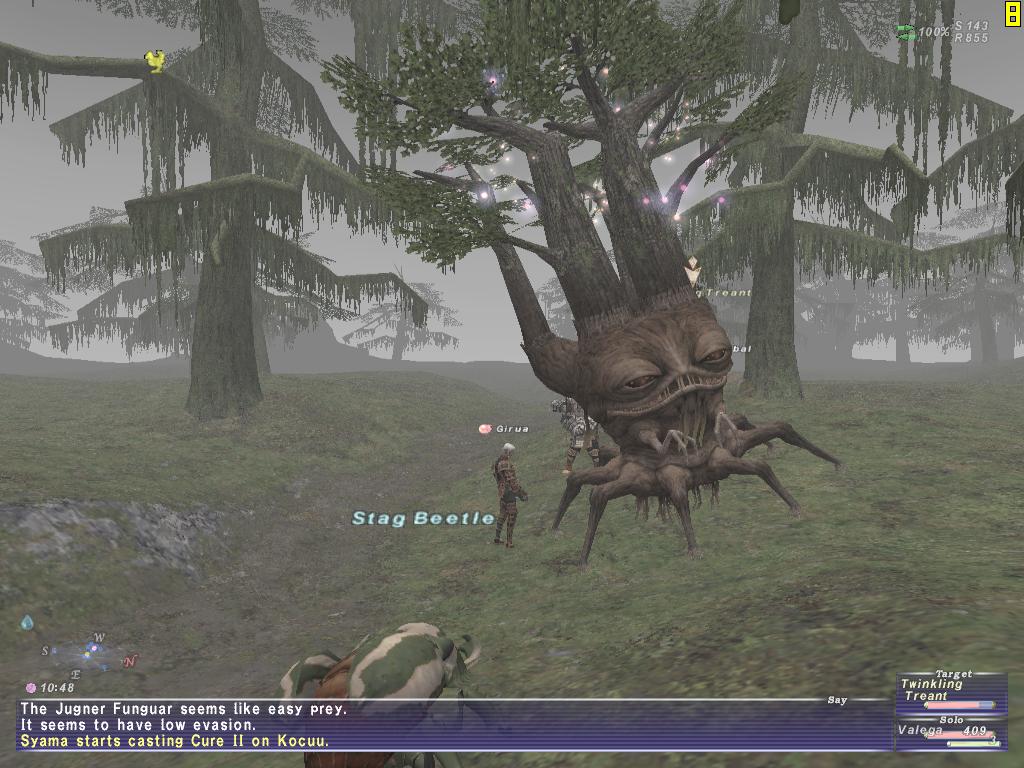Click the green network connection status icon
The height and width of the screenshot is (768, 1024).
pos(906,32)
